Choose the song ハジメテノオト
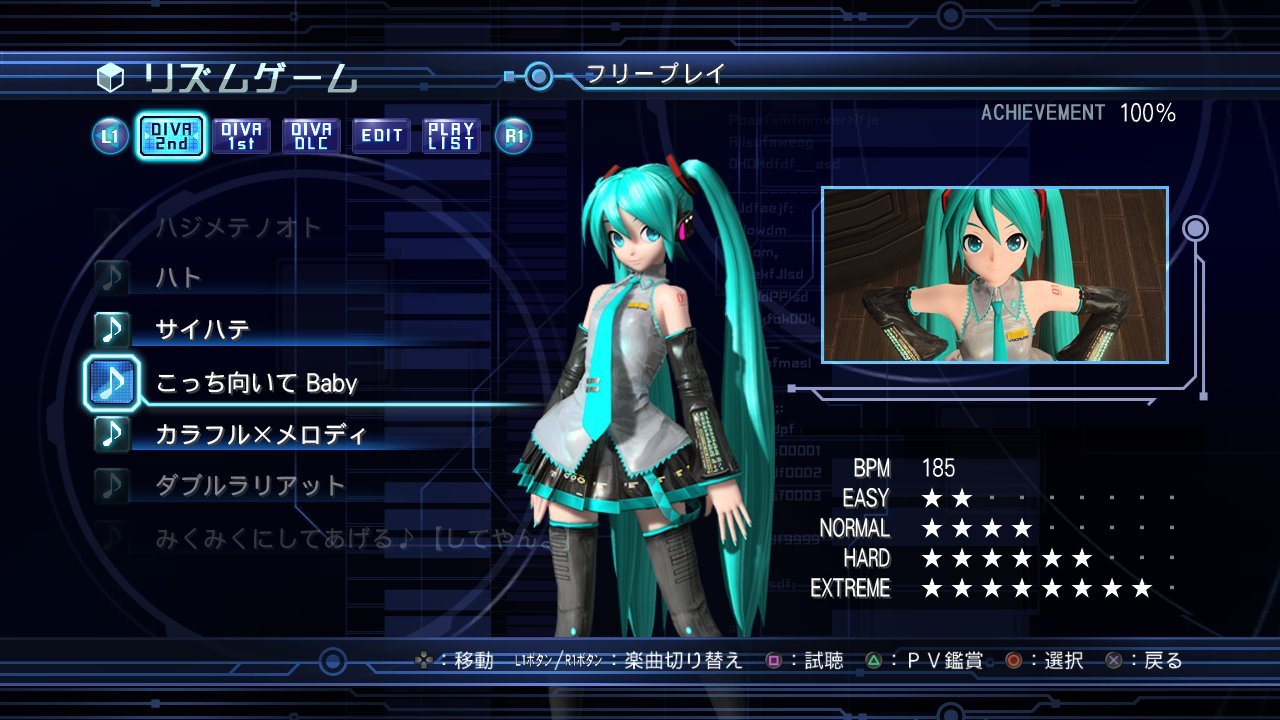 (x=238, y=228)
